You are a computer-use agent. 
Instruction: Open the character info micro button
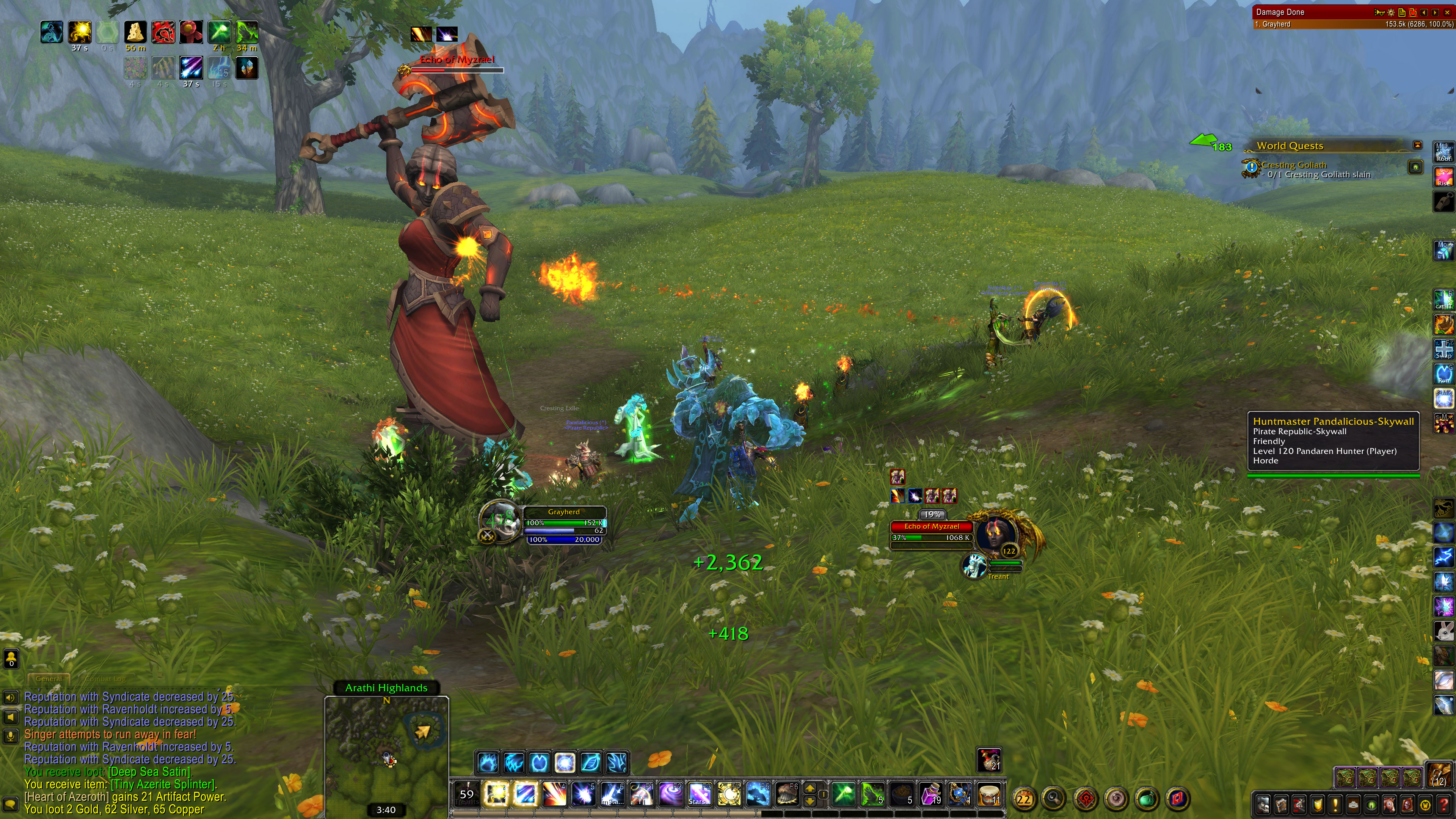coord(1263,804)
